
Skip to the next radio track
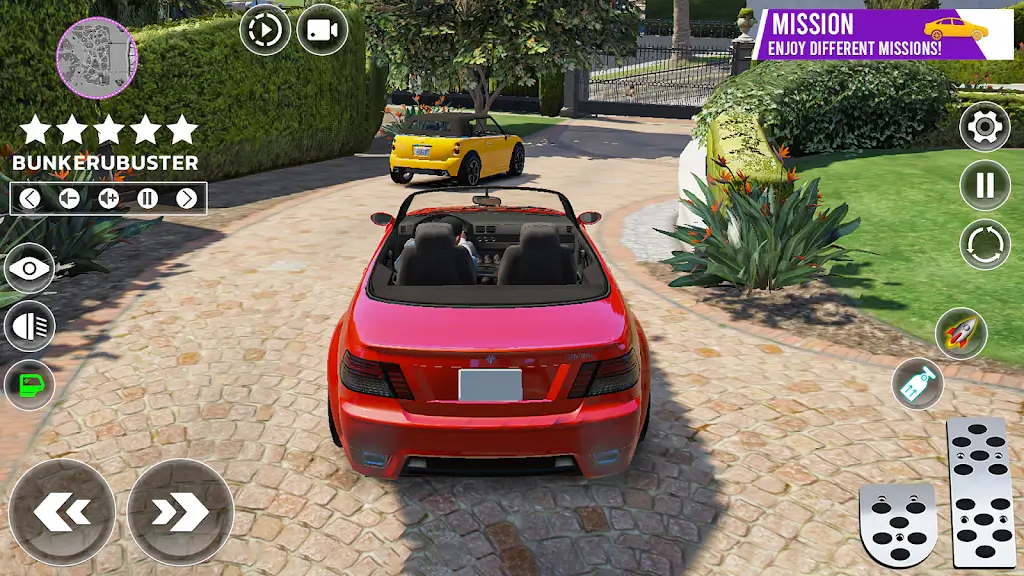click(187, 198)
